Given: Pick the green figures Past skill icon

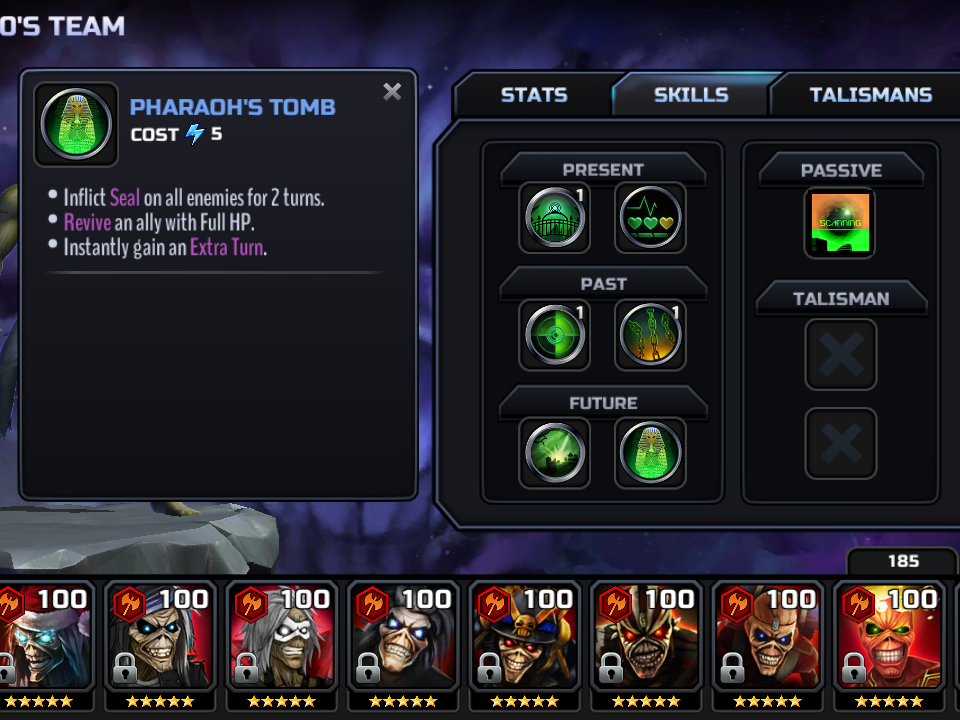Looking at the screenshot, I should (650, 335).
